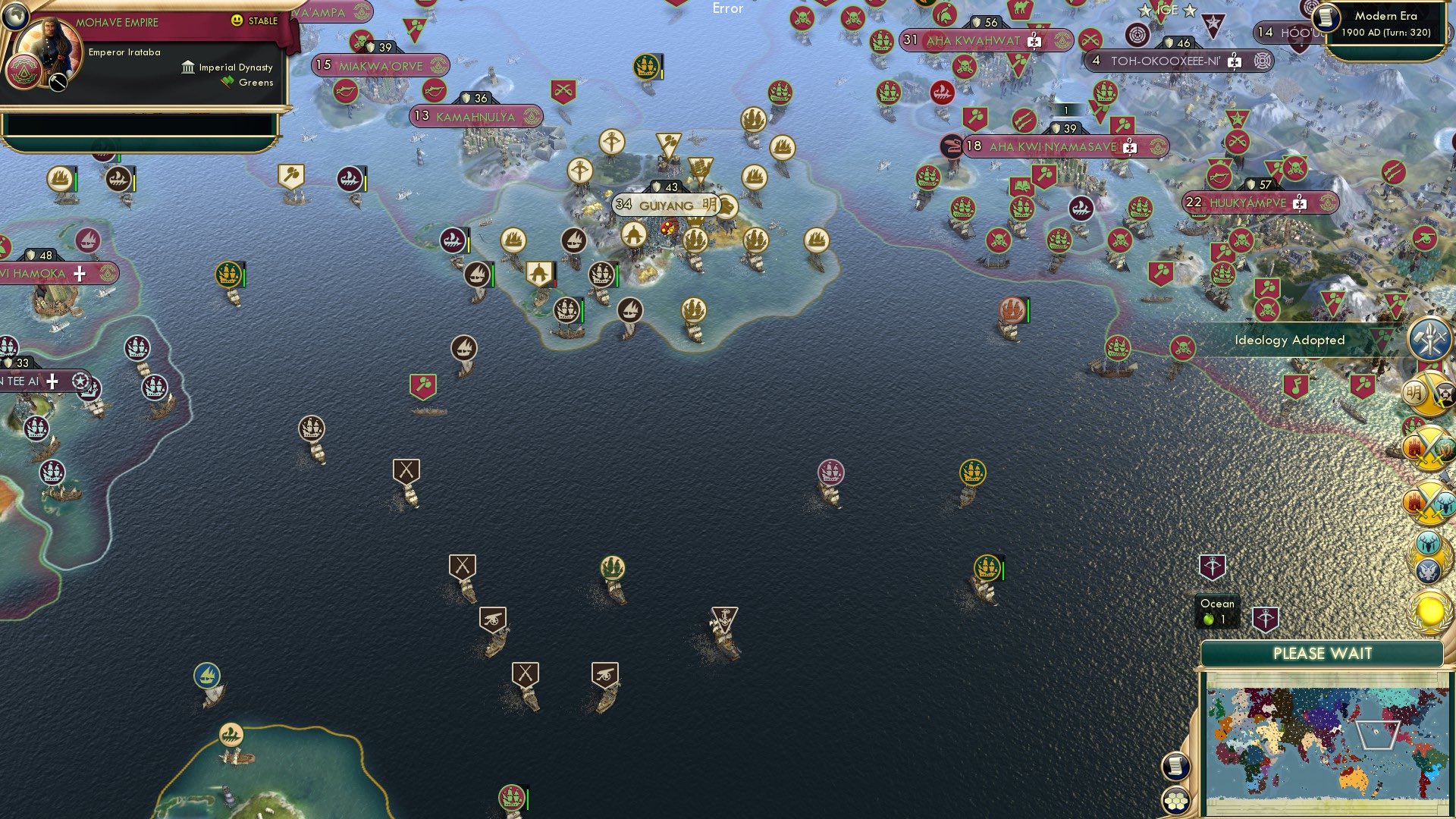The image size is (1456, 819).
Task: Select the anchor-marked naval unit flag
Action: (x=722, y=613)
